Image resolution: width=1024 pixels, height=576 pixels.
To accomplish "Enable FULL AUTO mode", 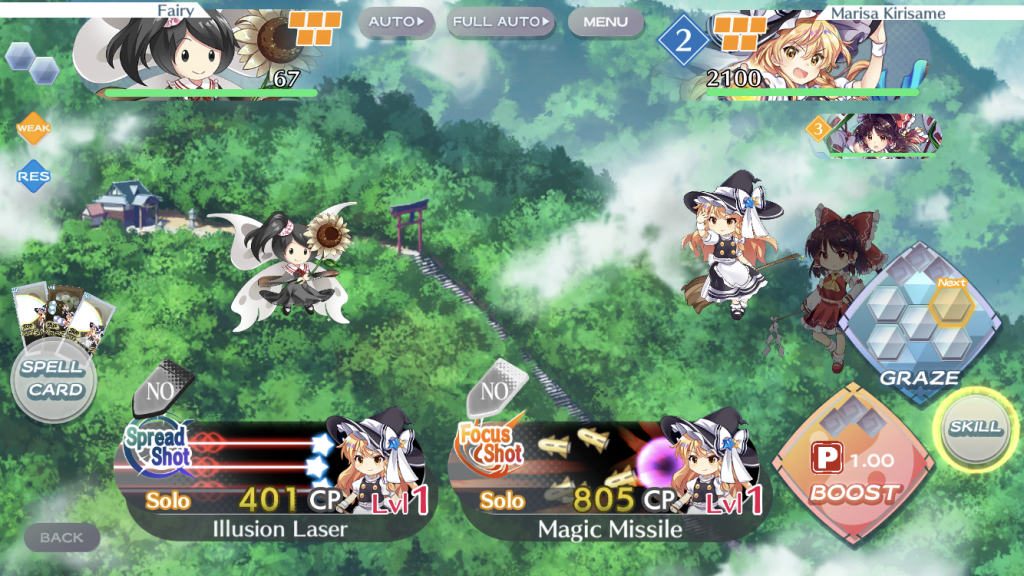I will coord(501,21).
